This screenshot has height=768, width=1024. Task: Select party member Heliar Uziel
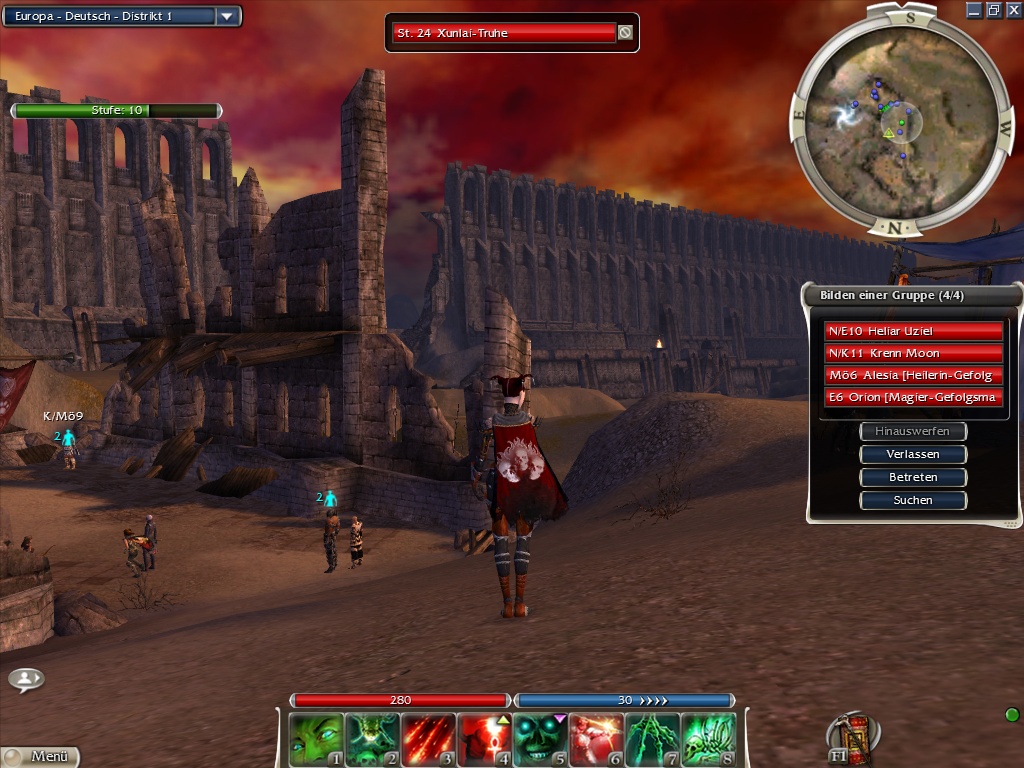(x=913, y=331)
